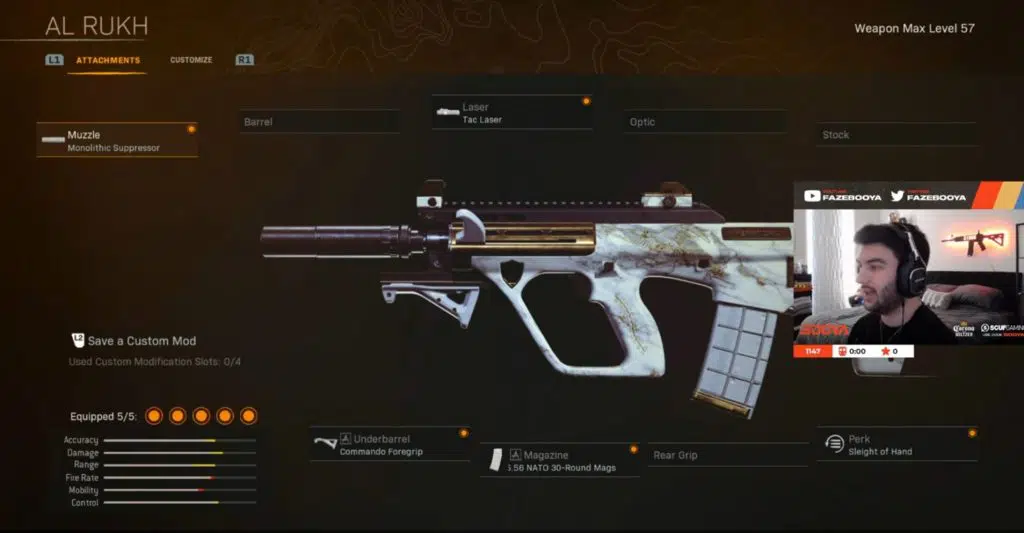Choose the empty Stock attachment slot
This screenshot has height=533, width=1024.
pyautogui.click(x=895, y=135)
